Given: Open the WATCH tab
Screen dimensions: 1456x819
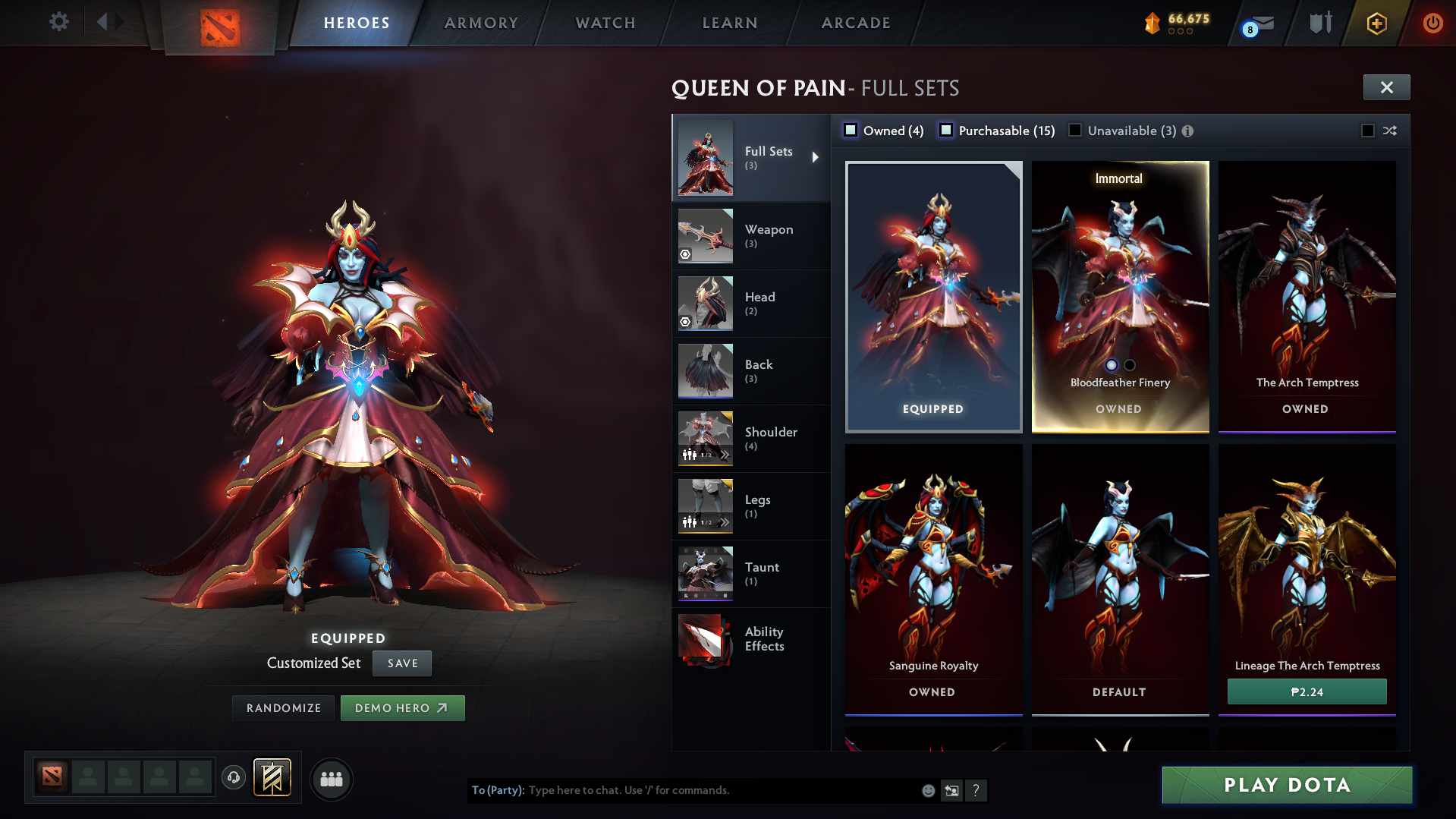Looking at the screenshot, I should 605,23.
